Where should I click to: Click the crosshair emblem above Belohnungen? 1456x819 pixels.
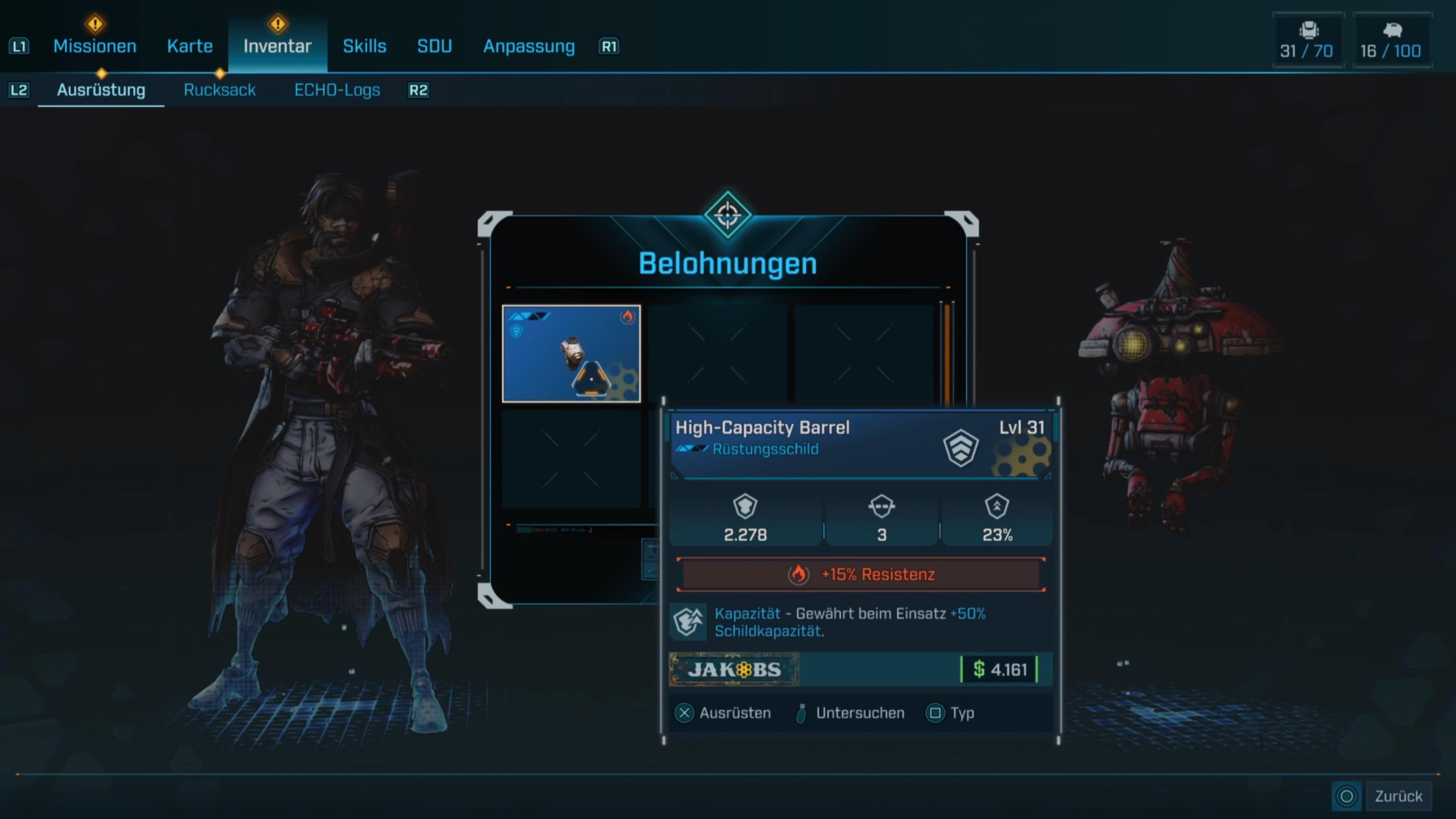pos(728,215)
